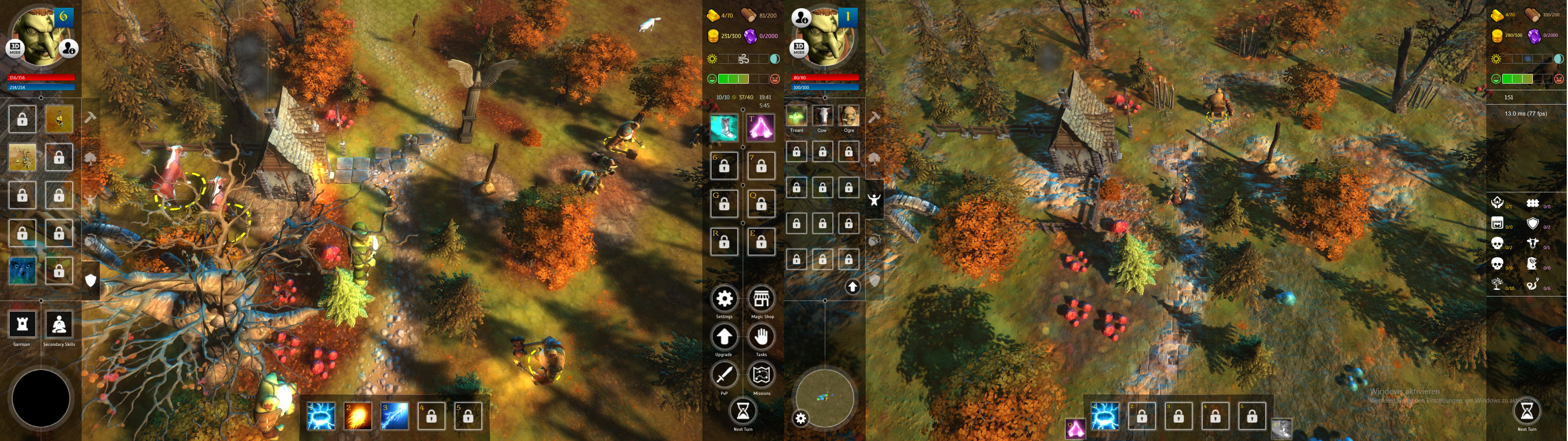Open the Tasks panel
Image resolution: width=1568 pixels, height=441 pixels.
(761, 337)
